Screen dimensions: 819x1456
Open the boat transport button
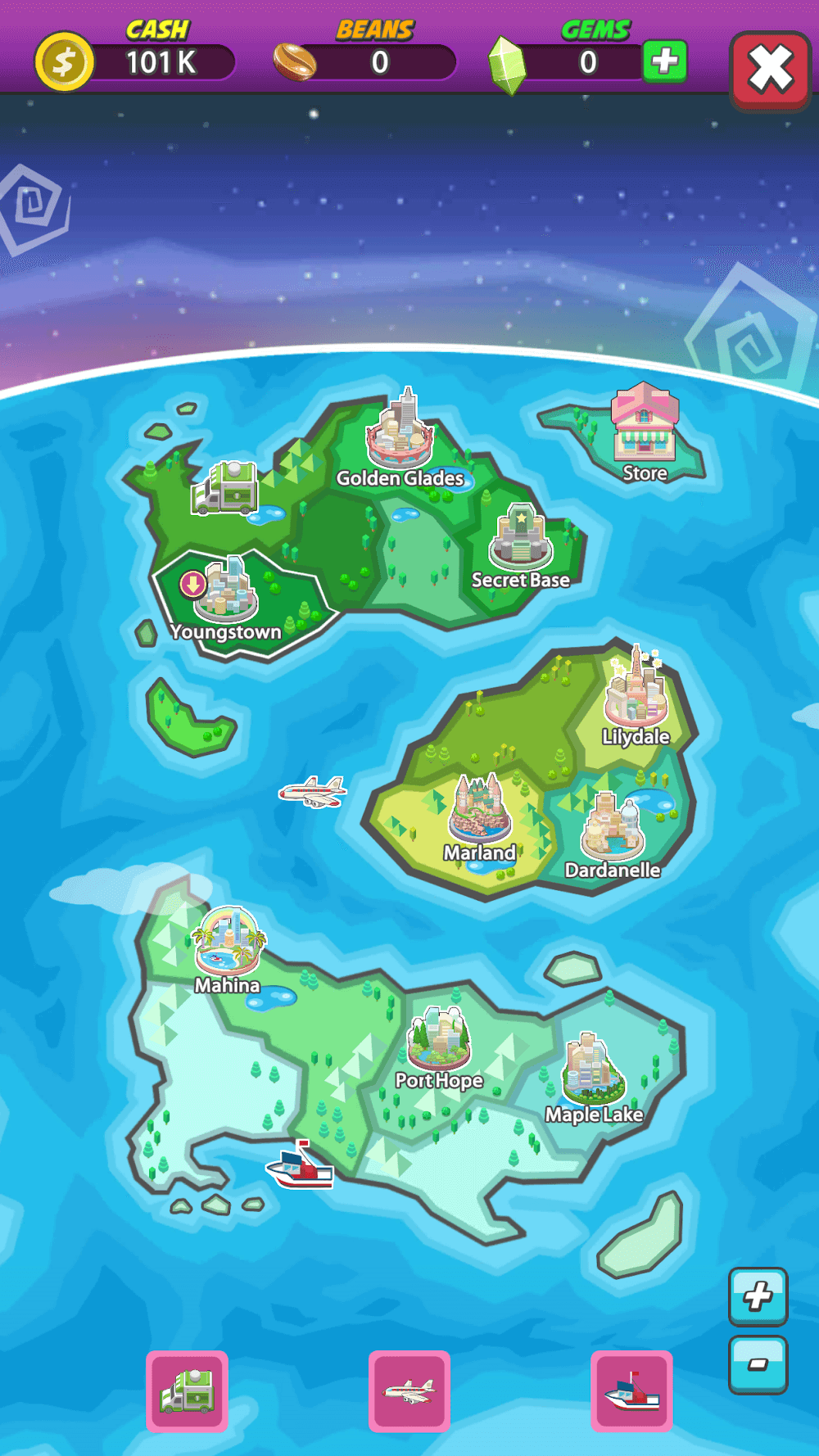click(631, 1390)
